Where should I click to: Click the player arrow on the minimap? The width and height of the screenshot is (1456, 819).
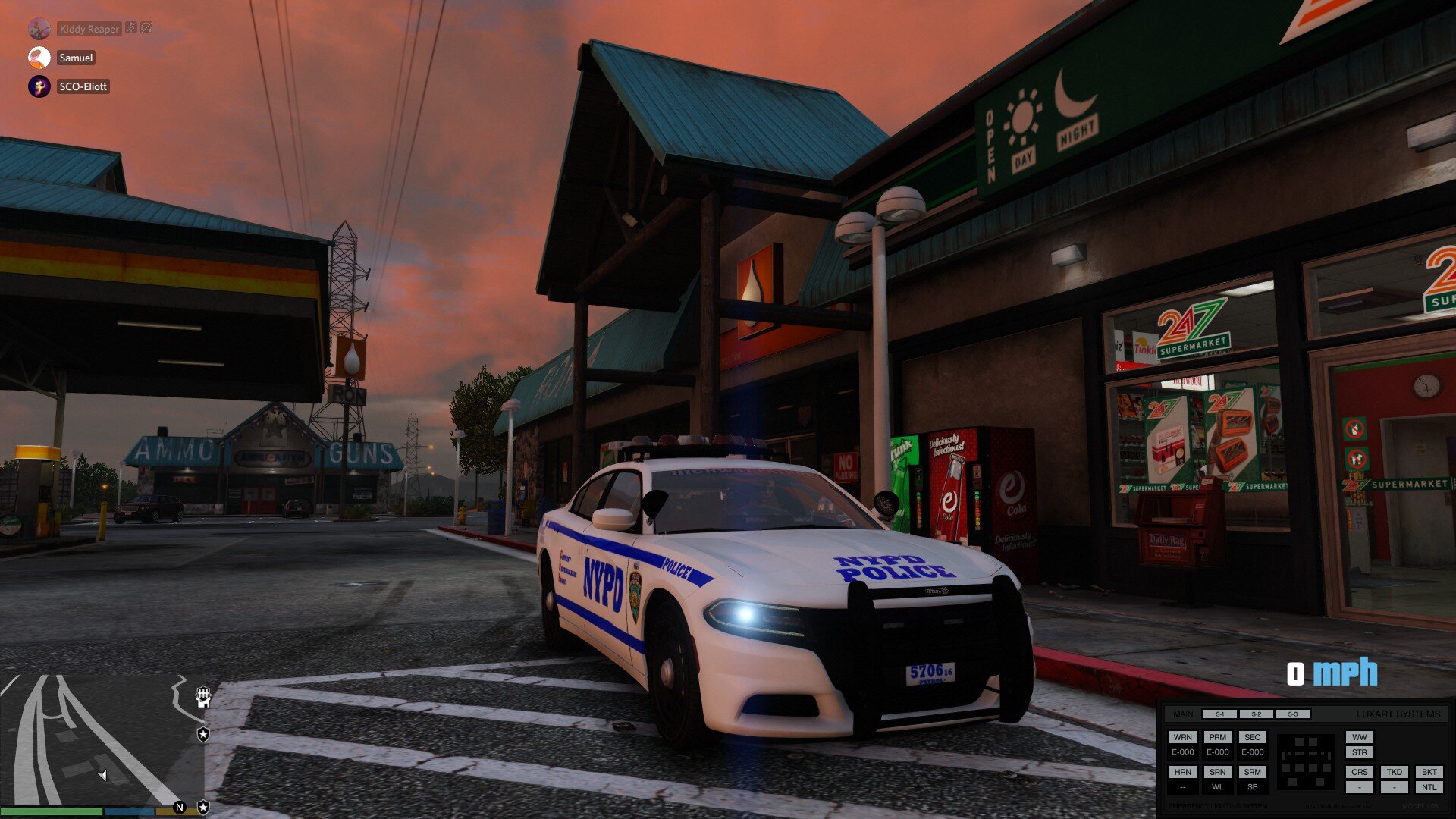(103, 775)
